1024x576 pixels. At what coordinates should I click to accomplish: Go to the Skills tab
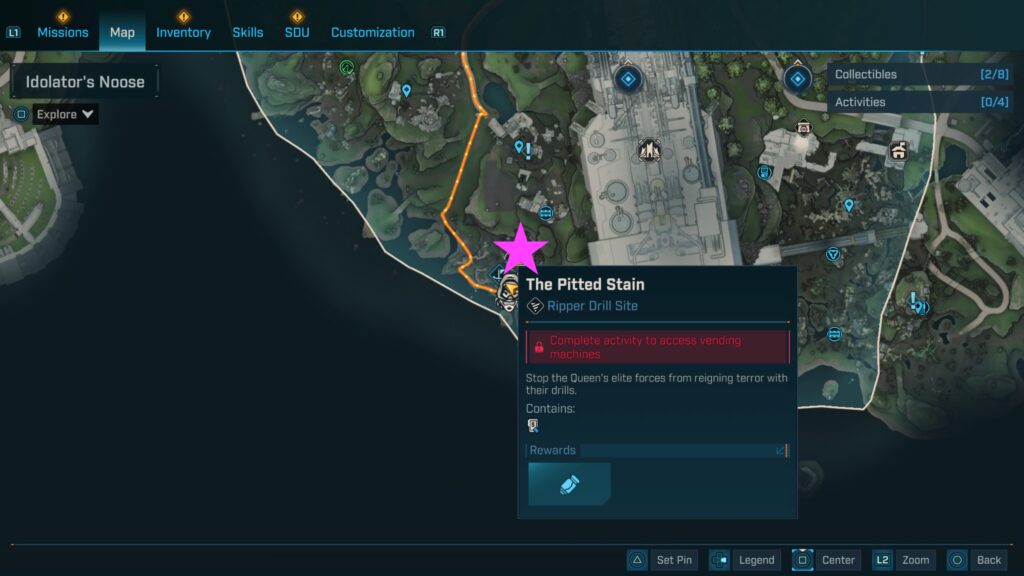pyautogui.click(x=248, y=32)
